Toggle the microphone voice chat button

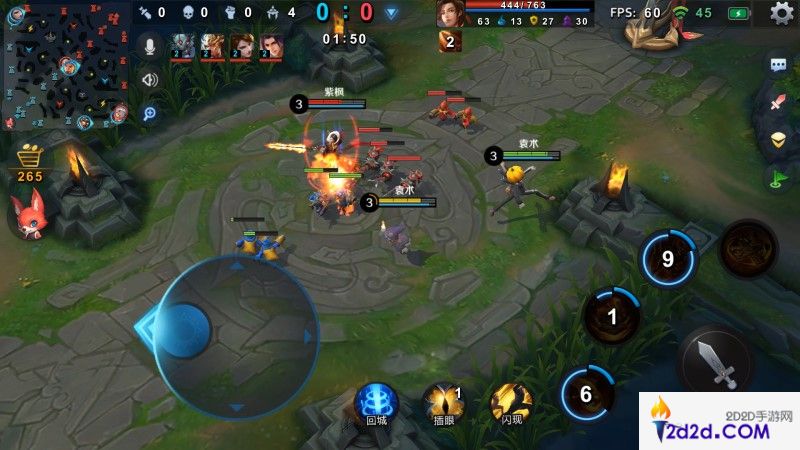click(x=150, y=46)
